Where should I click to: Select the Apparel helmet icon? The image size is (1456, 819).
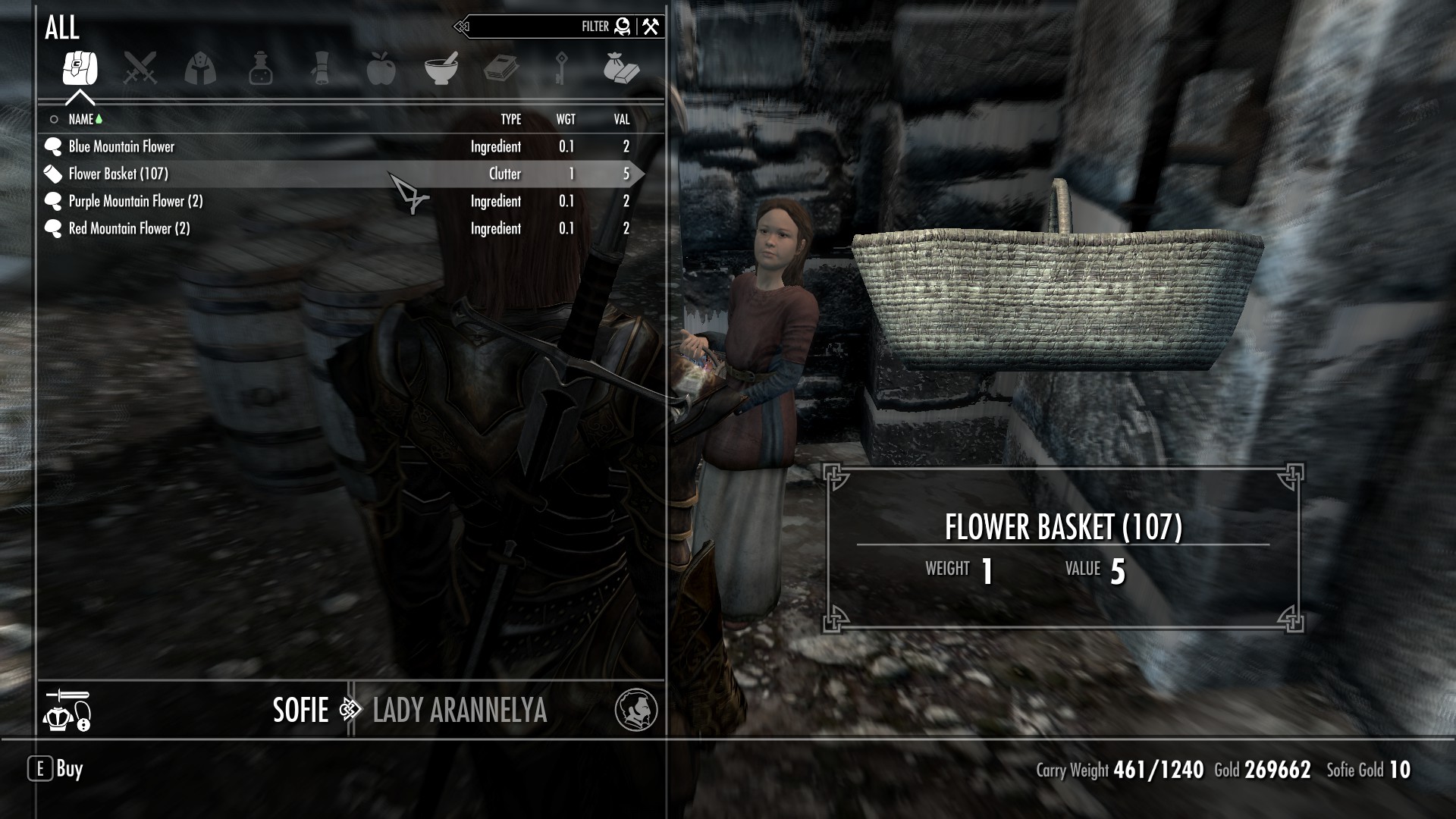[x=201, y=68]
